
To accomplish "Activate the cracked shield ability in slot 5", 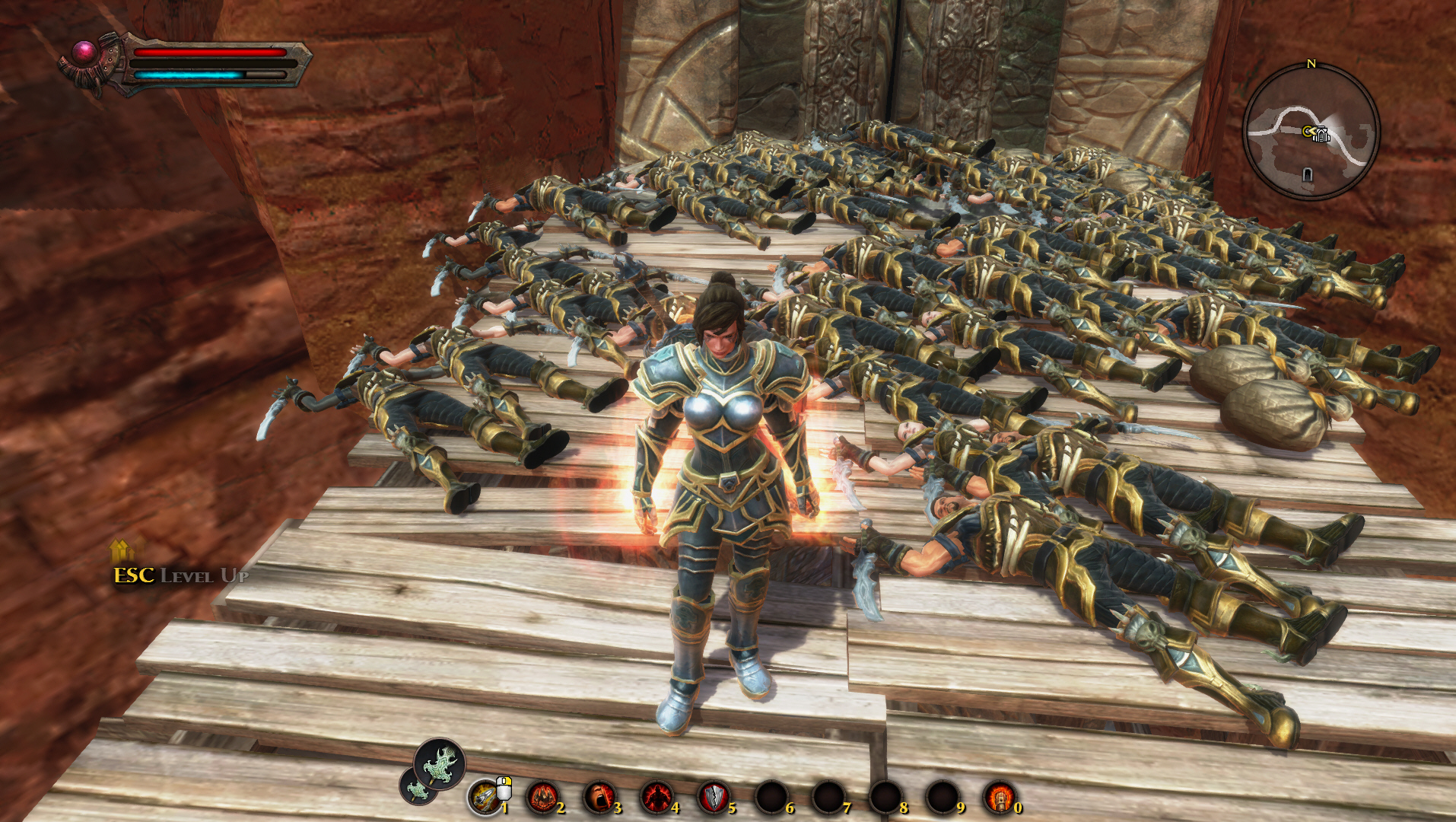I will pyautogui.click(x=714, y=797).
